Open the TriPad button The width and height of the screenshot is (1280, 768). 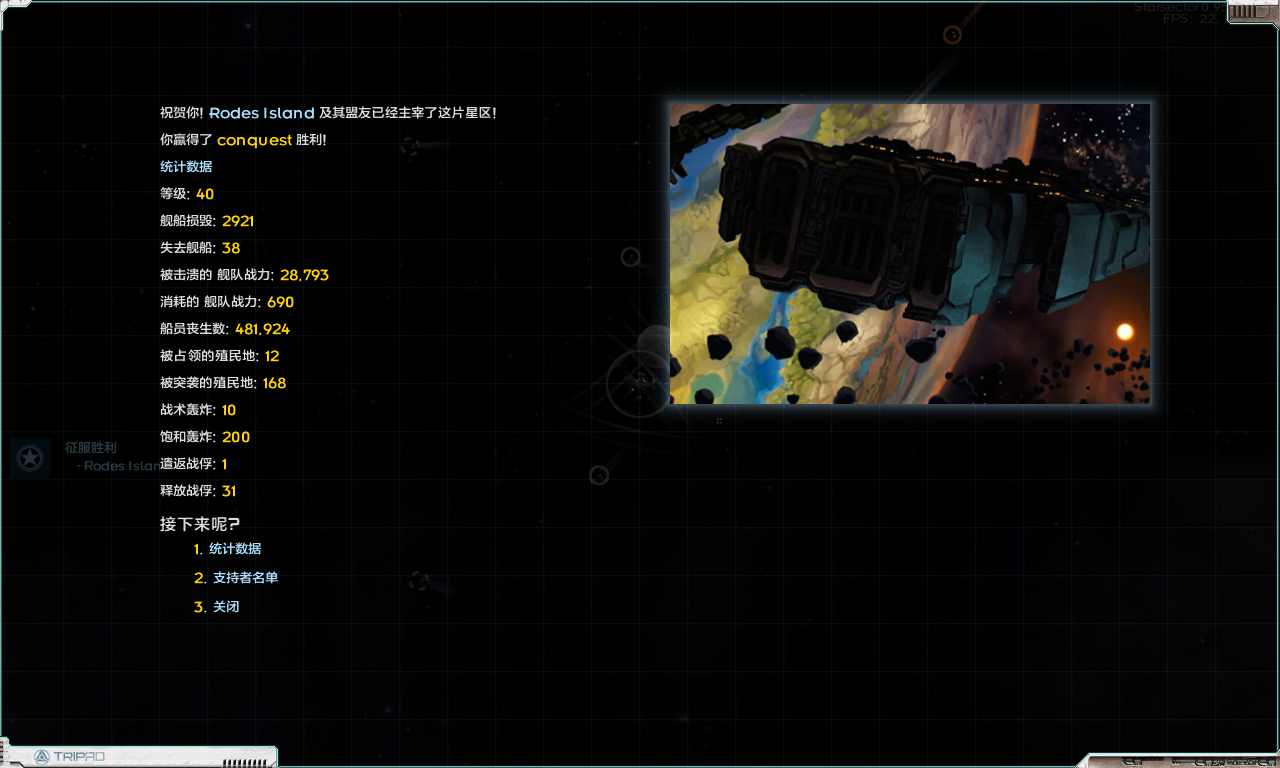(70, 756)
